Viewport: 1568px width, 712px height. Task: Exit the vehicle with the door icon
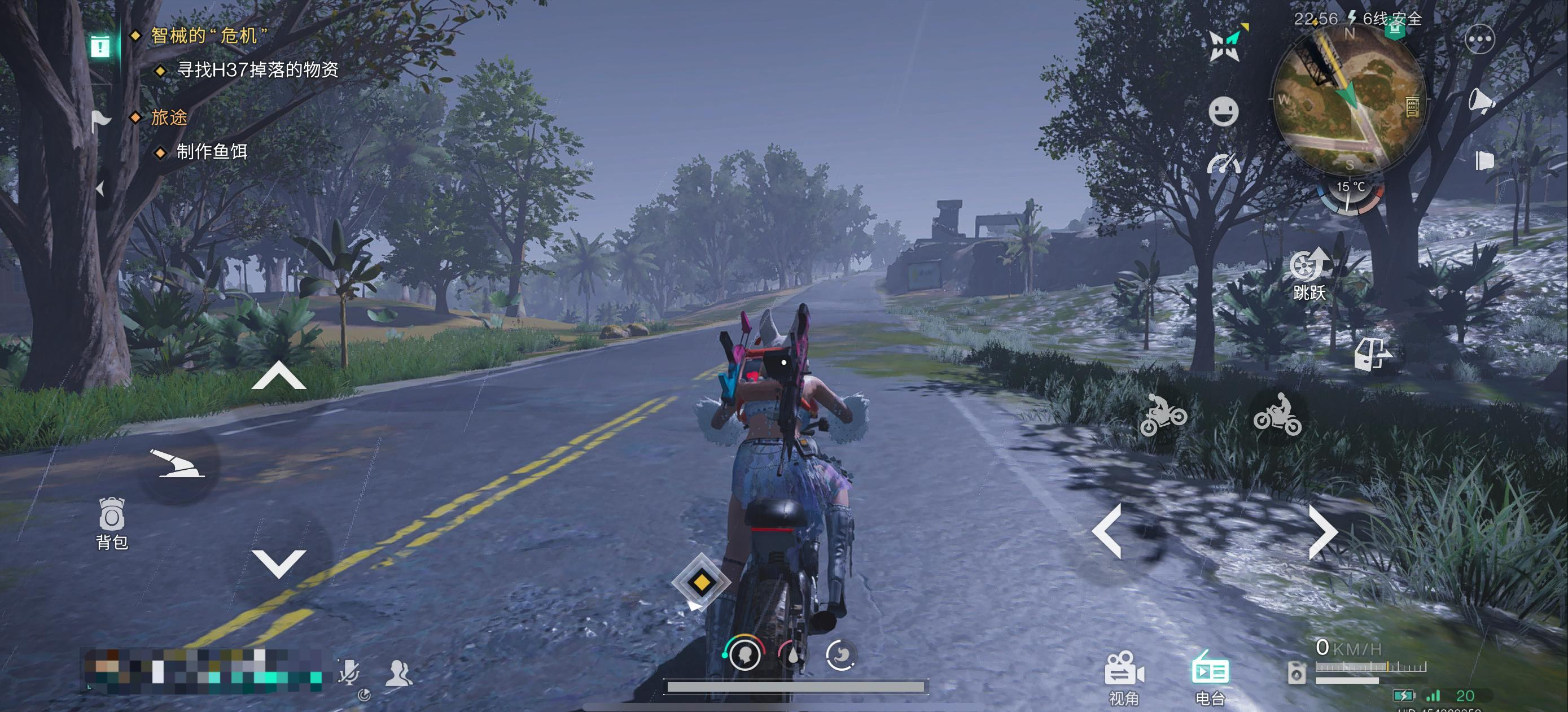click(x=1372, y=353)
